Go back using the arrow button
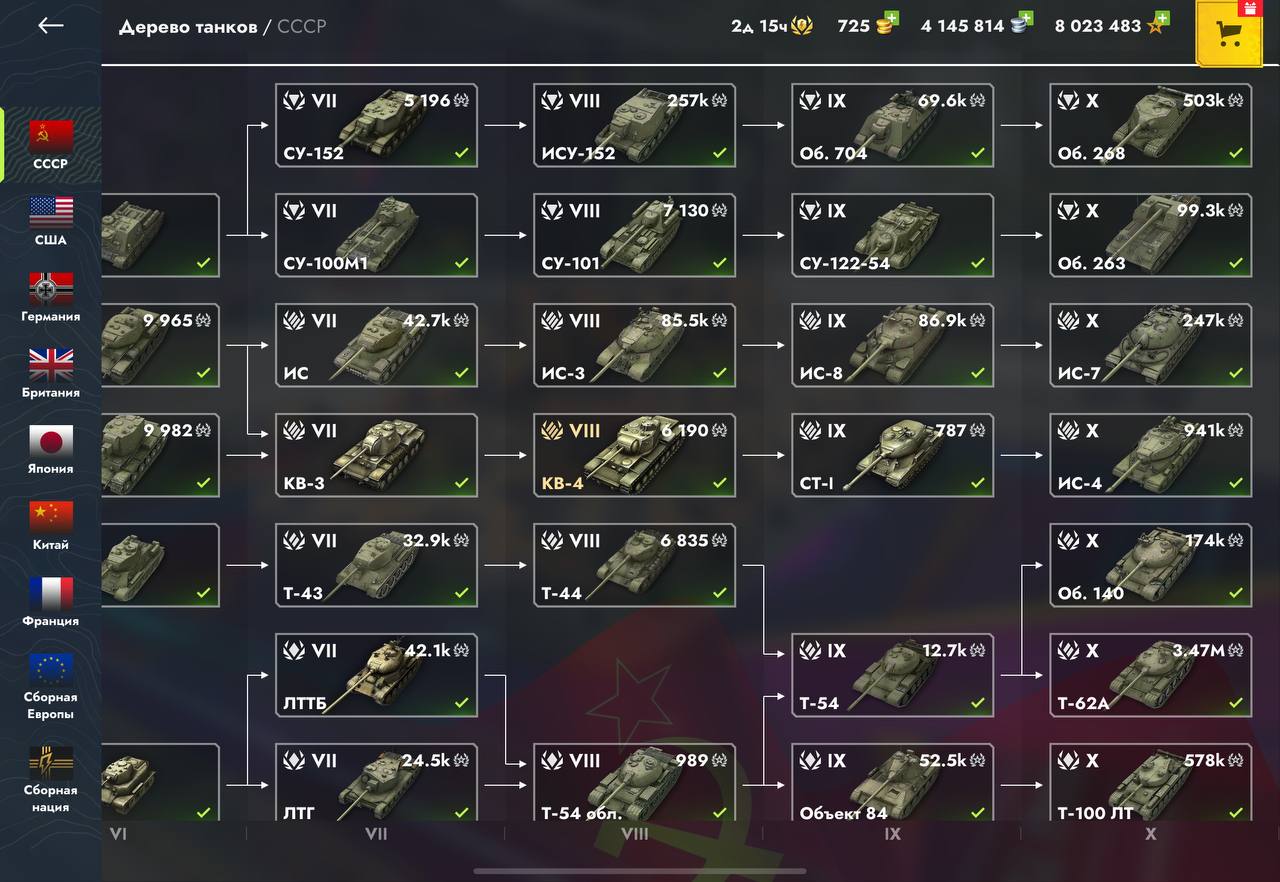The height and width of the screenshot is (882, 1280). click(x=50, y=26)
